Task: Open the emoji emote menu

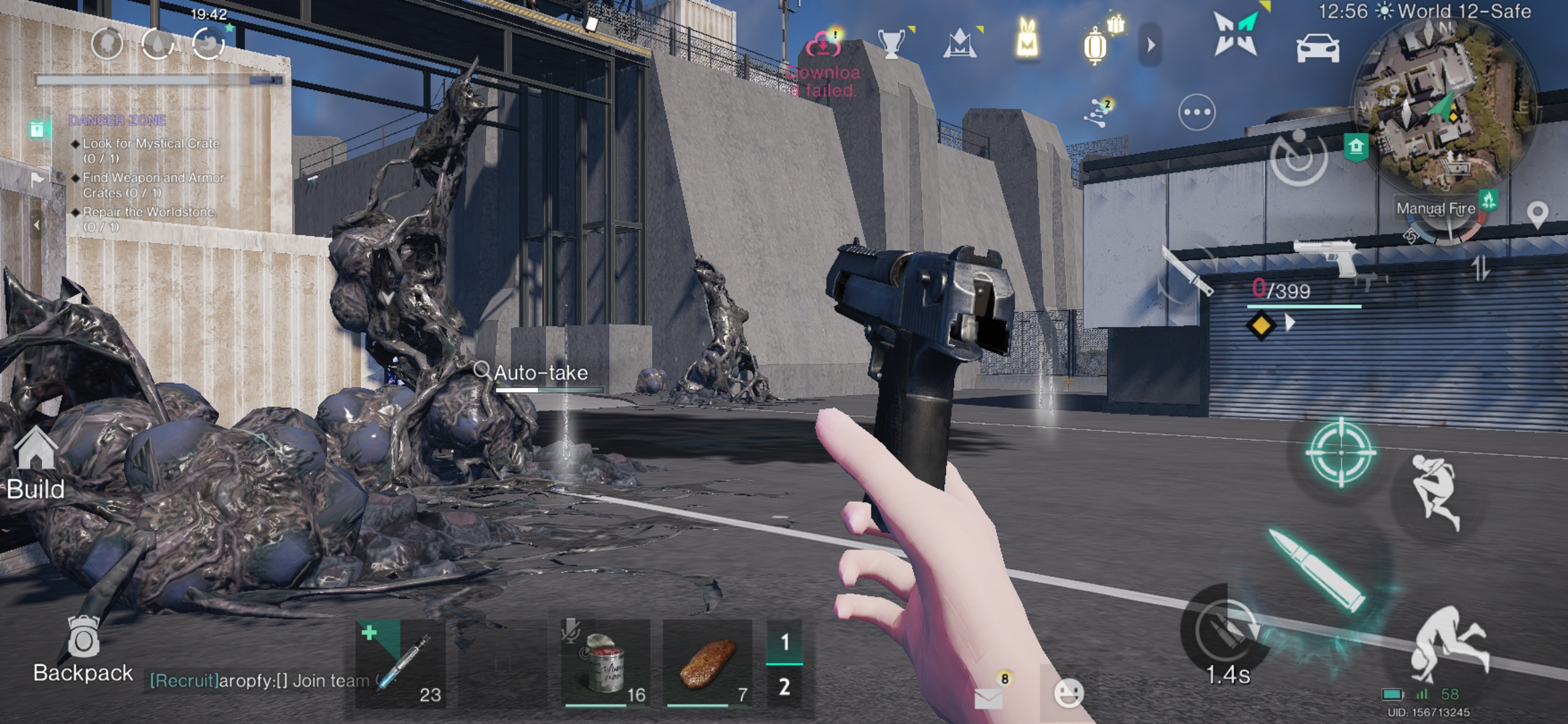Action: tap(1068, 693)
